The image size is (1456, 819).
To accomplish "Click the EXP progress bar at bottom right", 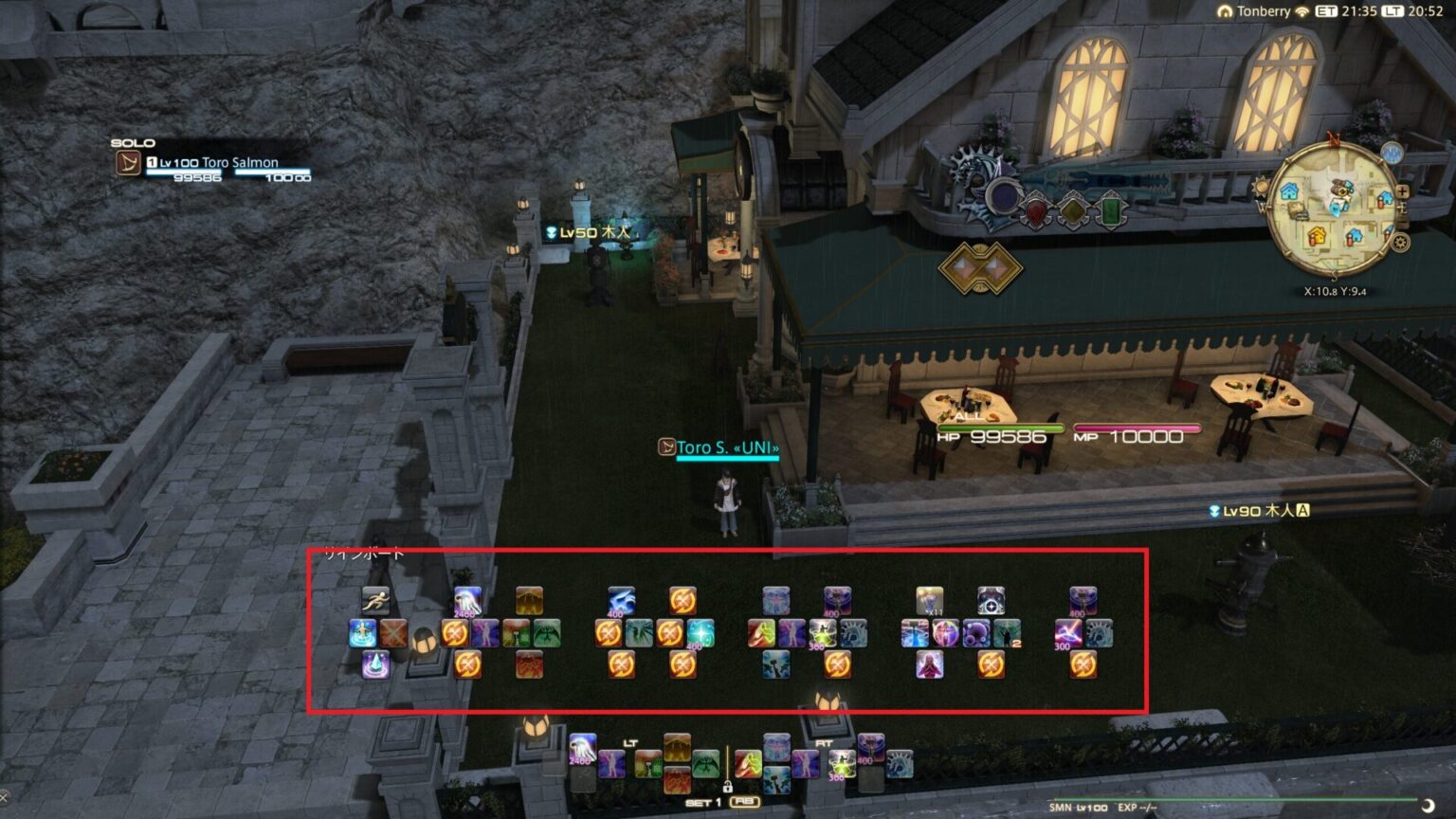I will pos(1232,798).
